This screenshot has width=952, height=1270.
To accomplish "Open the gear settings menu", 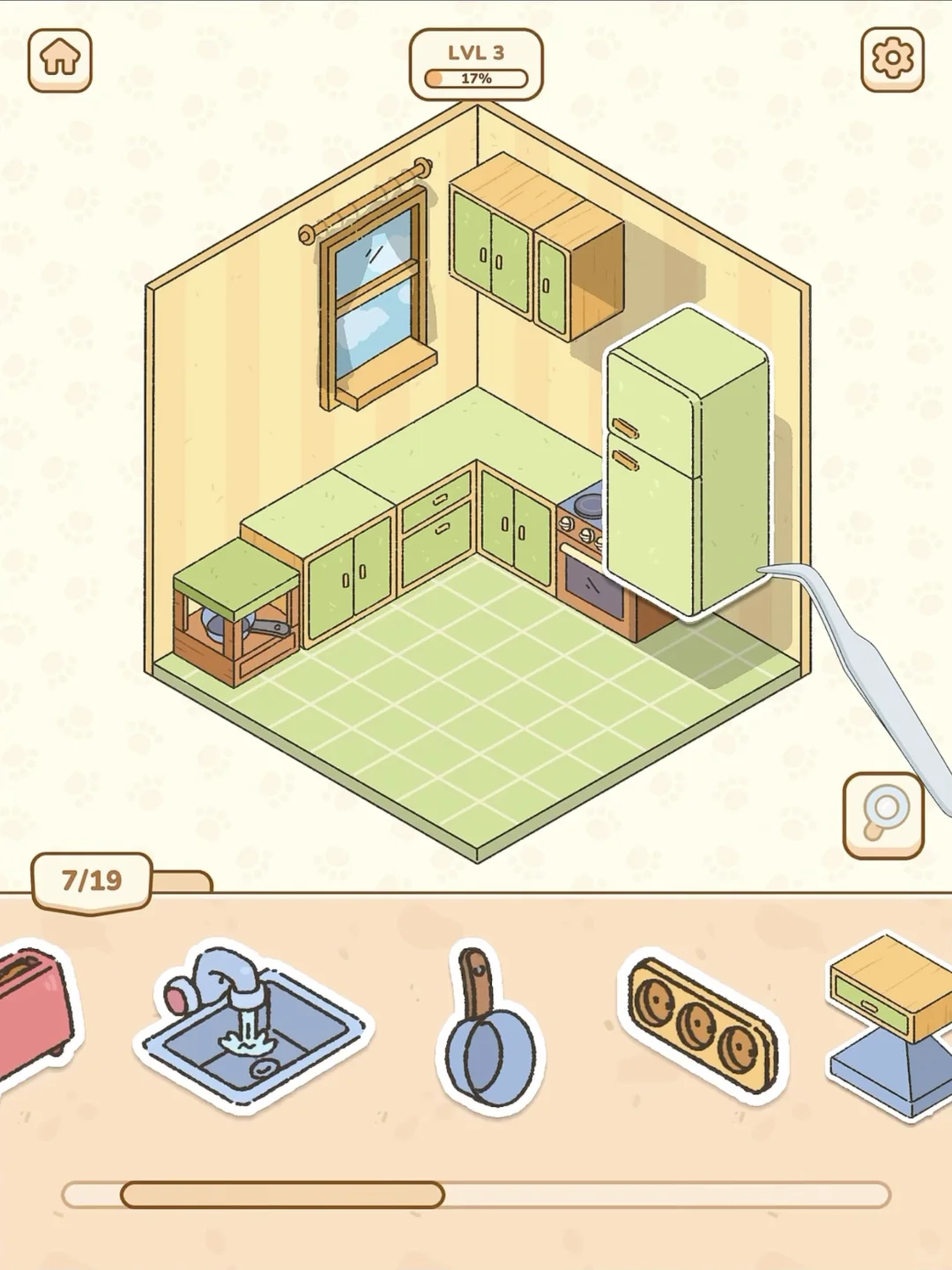I will [x=892, y=59].
